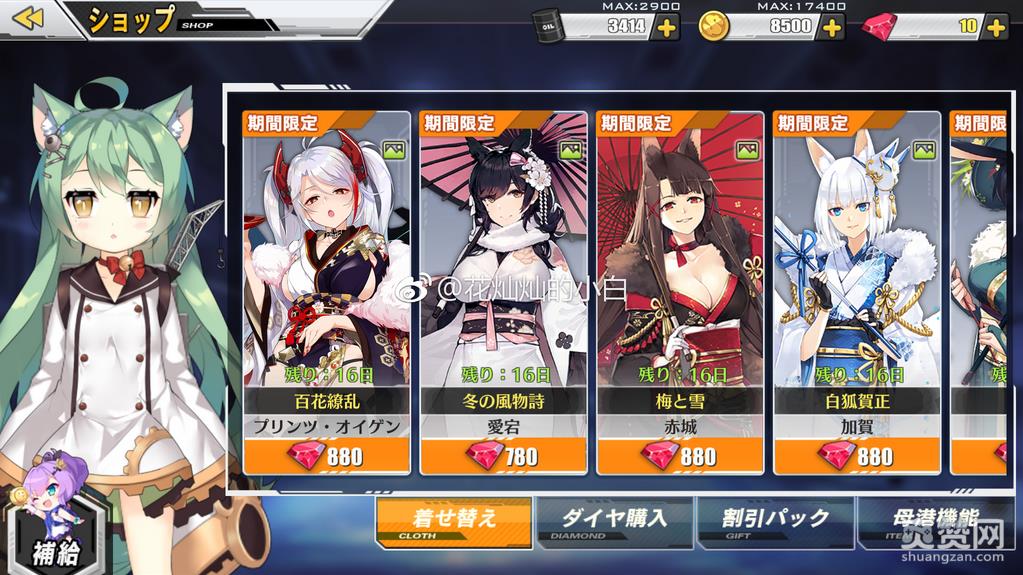Preview the Prinz Eugen skin background icon
This screenshot has width=1023, height=575.
(x=394, y=150)
